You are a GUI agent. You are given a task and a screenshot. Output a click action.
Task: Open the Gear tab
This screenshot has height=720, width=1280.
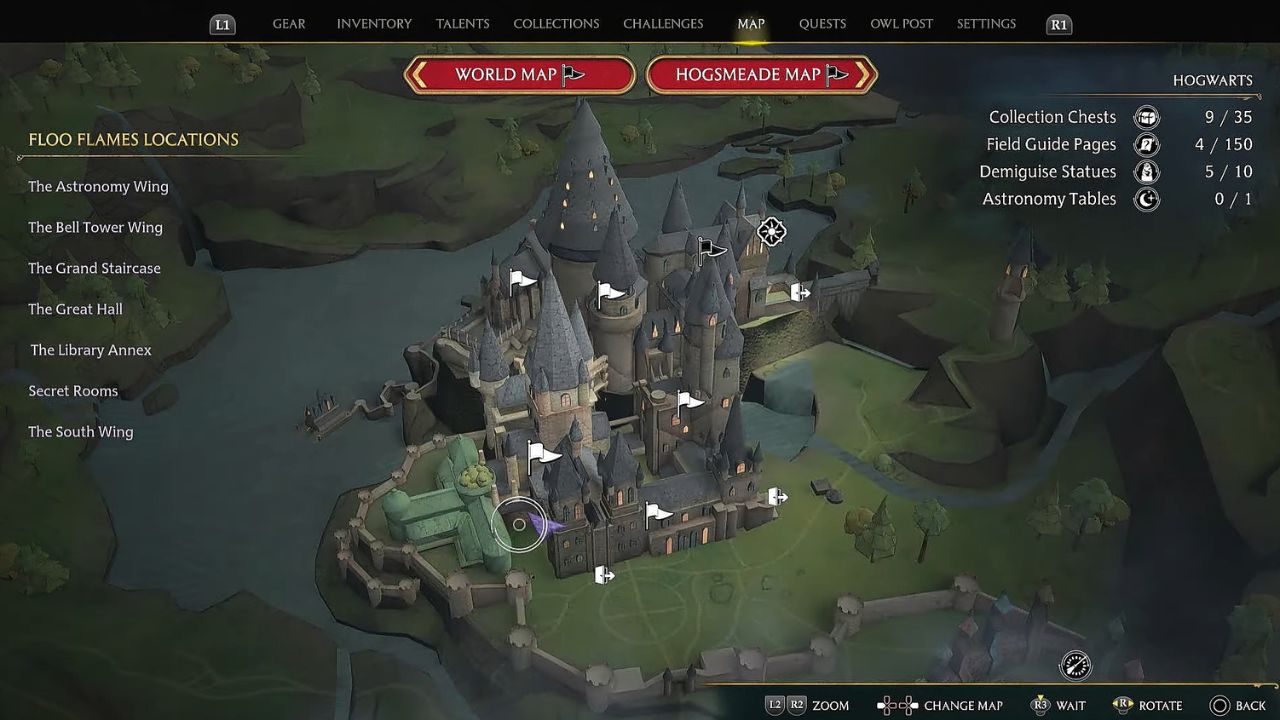[289, 24]
